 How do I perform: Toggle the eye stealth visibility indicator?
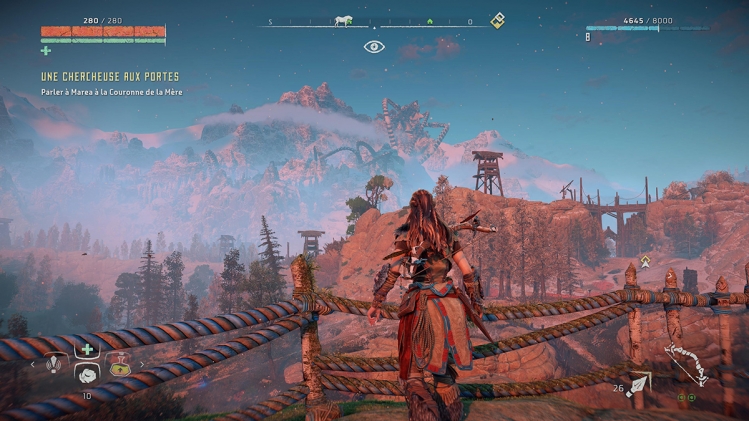[x=374, y=46]
